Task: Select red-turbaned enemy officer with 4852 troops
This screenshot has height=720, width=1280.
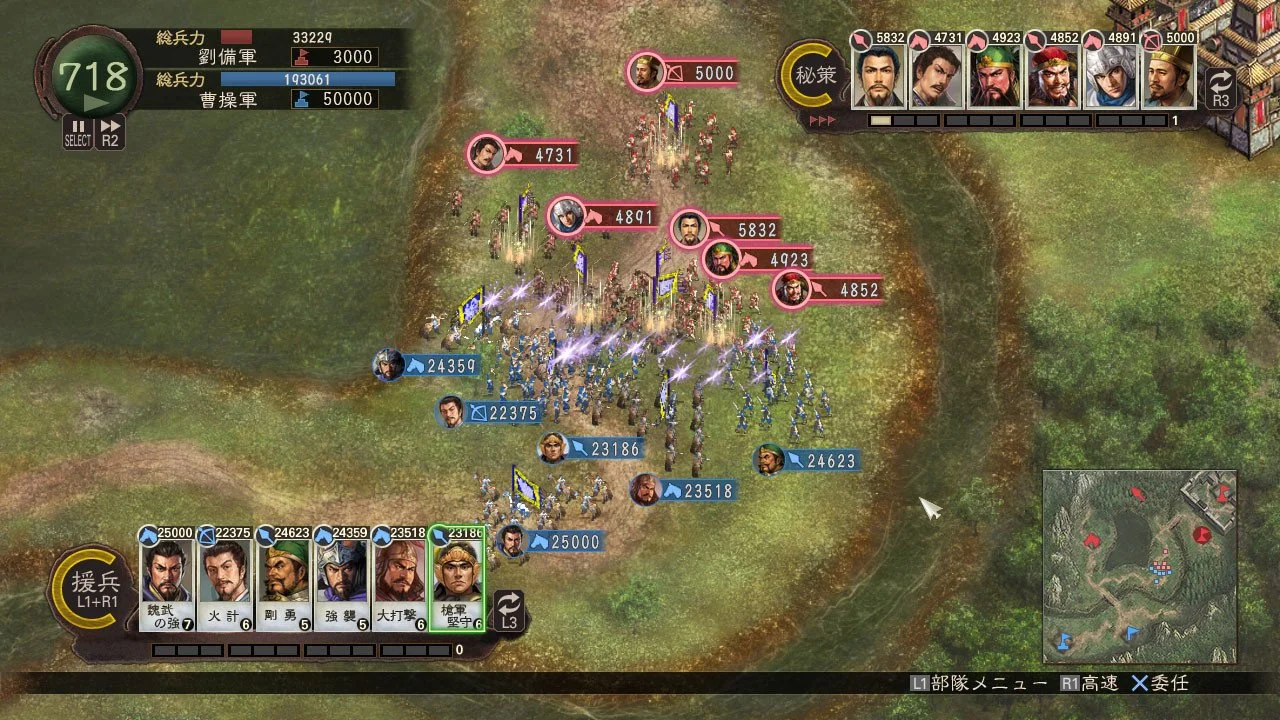Action: (1053, 76)
